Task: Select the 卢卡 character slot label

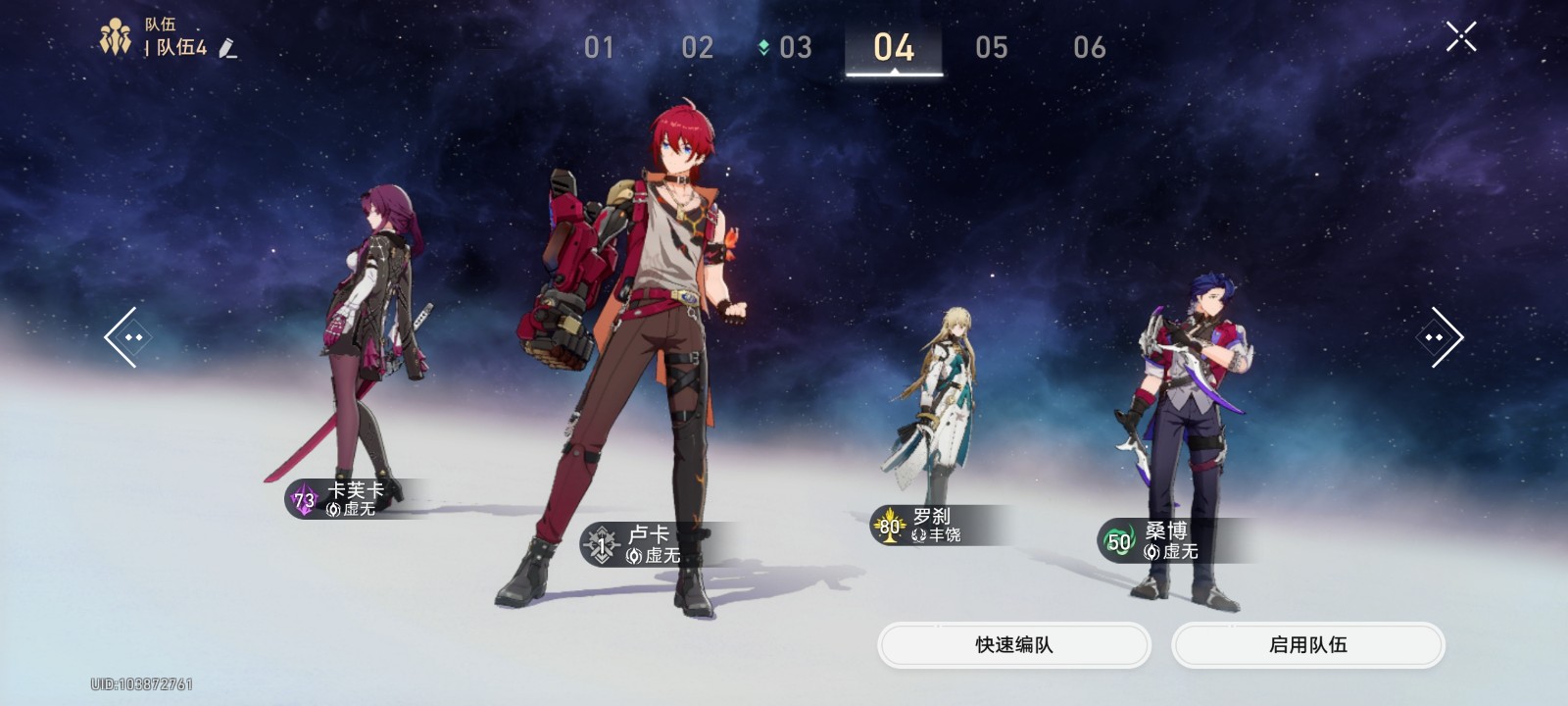Action: click(x=647, y=544)
